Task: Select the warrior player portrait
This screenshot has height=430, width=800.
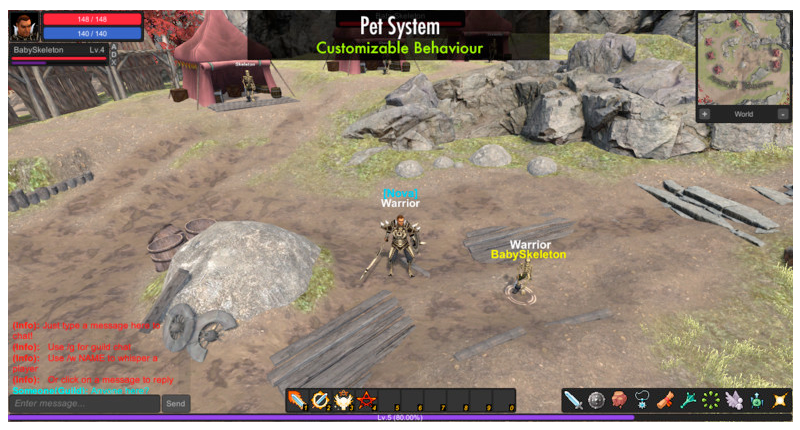Action: click(25, 27)
